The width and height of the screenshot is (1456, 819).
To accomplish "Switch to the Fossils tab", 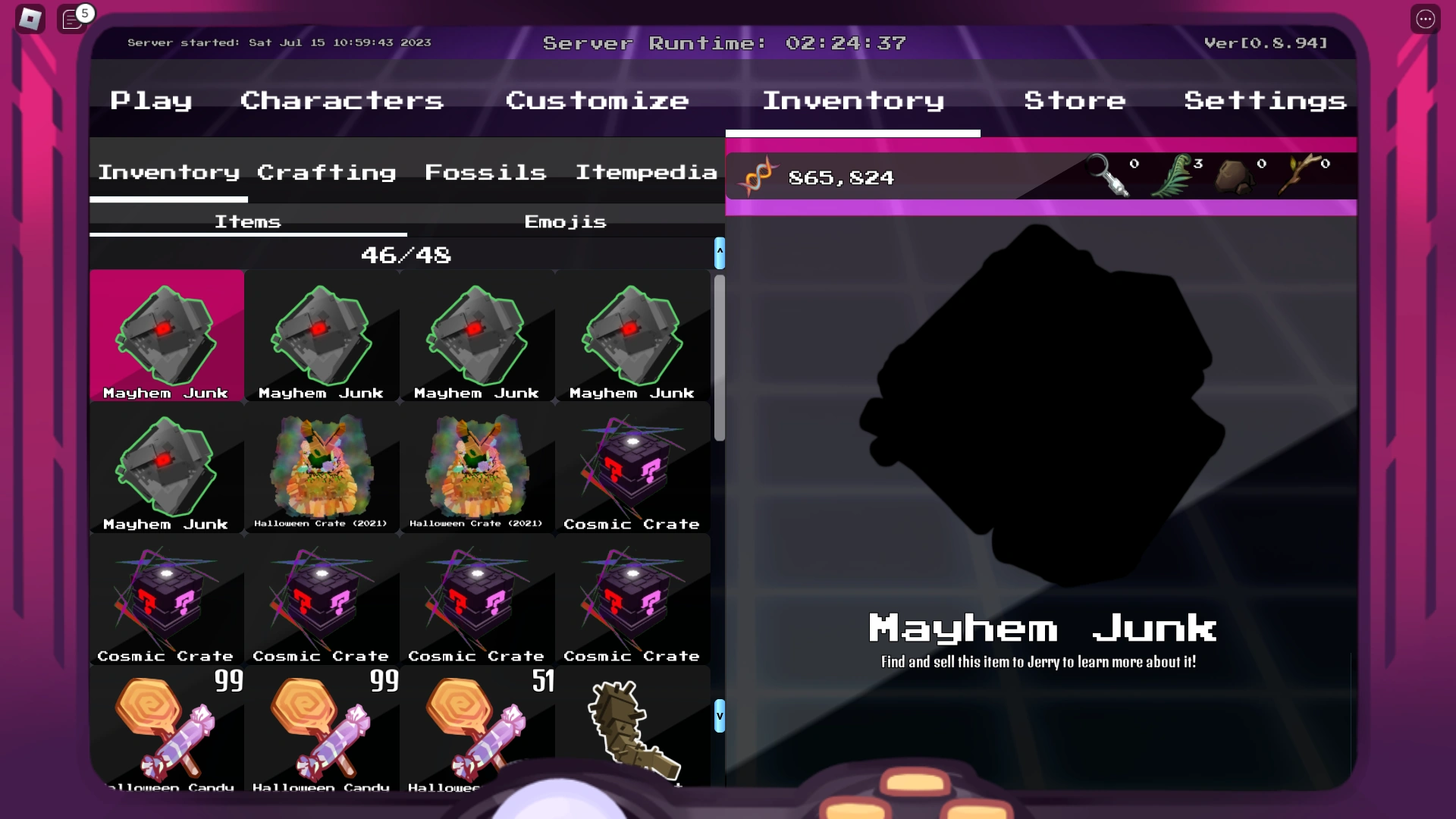I will coord(486,172).
